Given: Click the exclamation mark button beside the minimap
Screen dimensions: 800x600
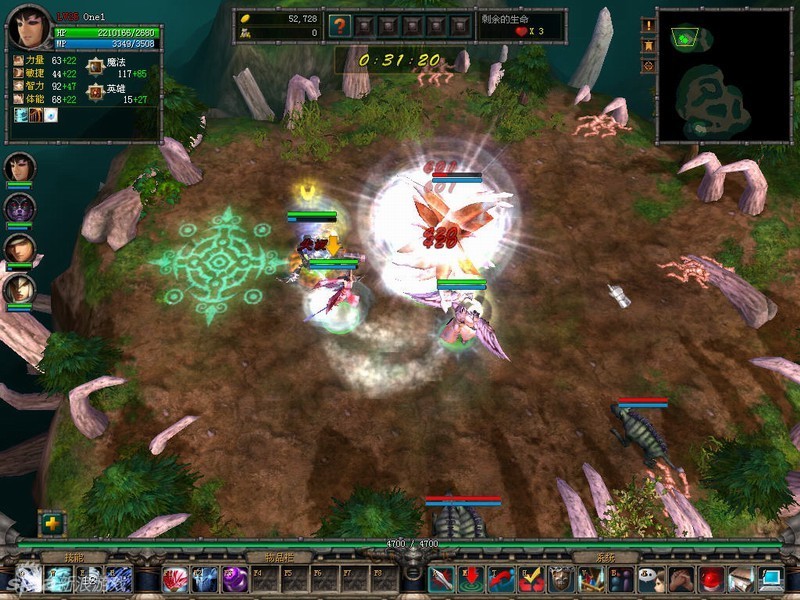Looking at the screenshot, I should (649, 25).
